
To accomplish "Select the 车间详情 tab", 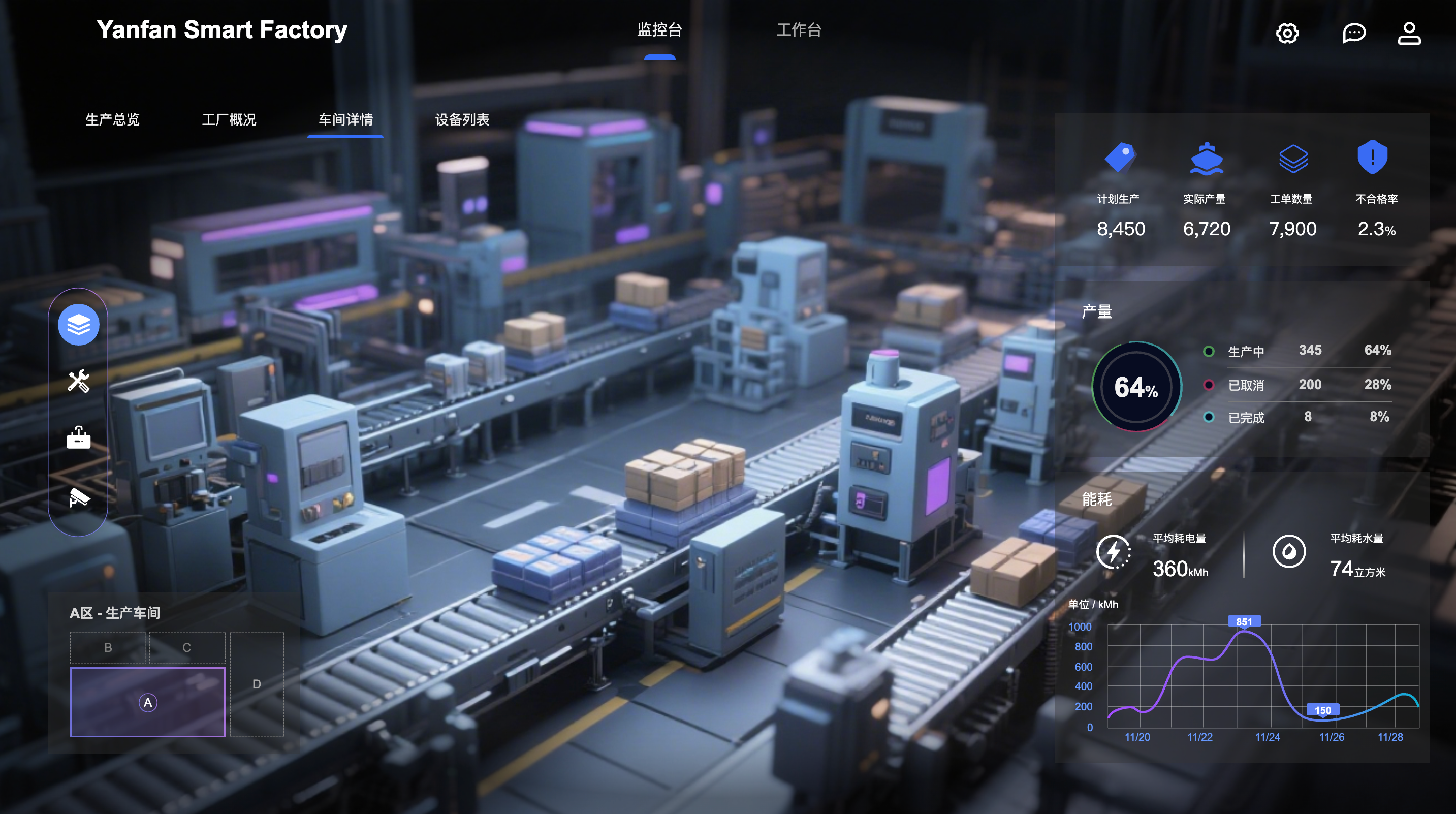I will tap(345, 120).
